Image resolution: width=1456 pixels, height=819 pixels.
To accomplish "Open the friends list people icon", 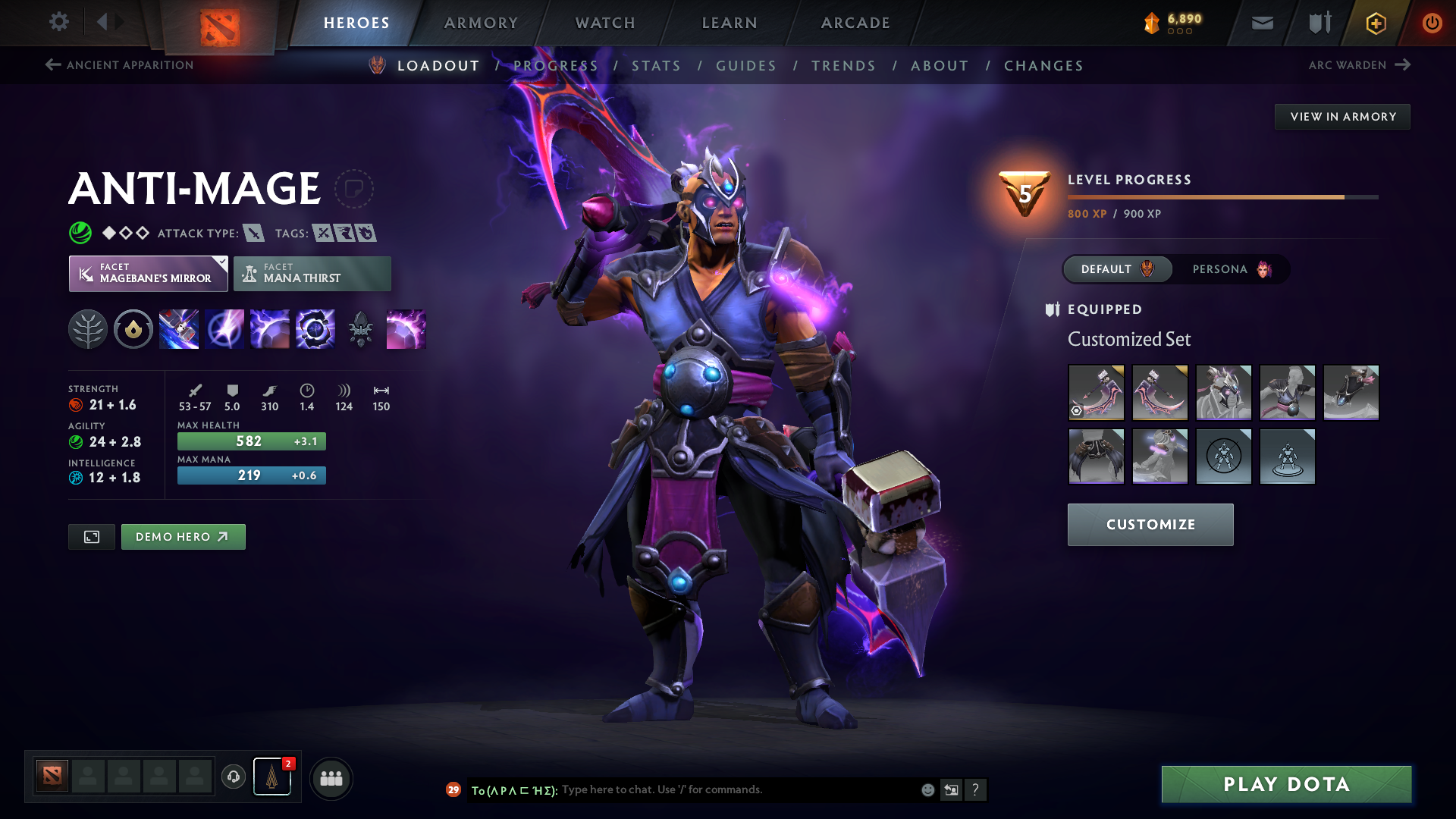I will pyautogui.click(x=331, y=777).
